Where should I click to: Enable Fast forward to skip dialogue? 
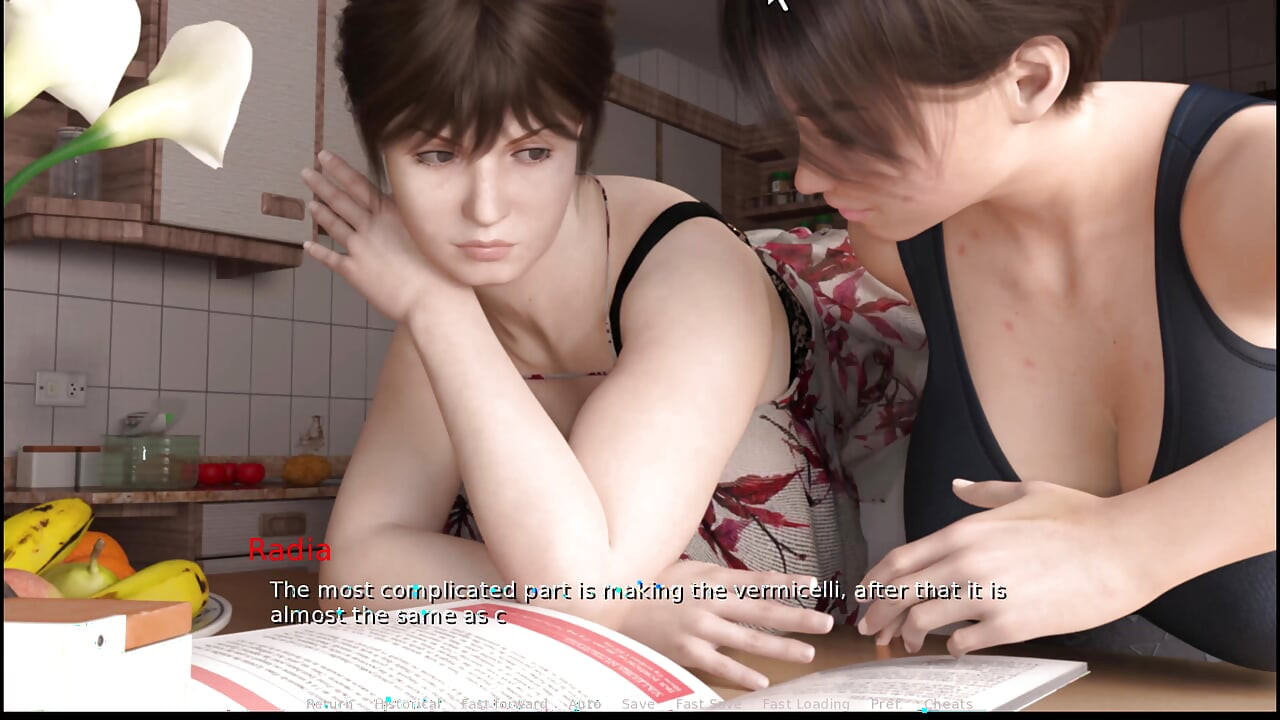click(504, 704)
